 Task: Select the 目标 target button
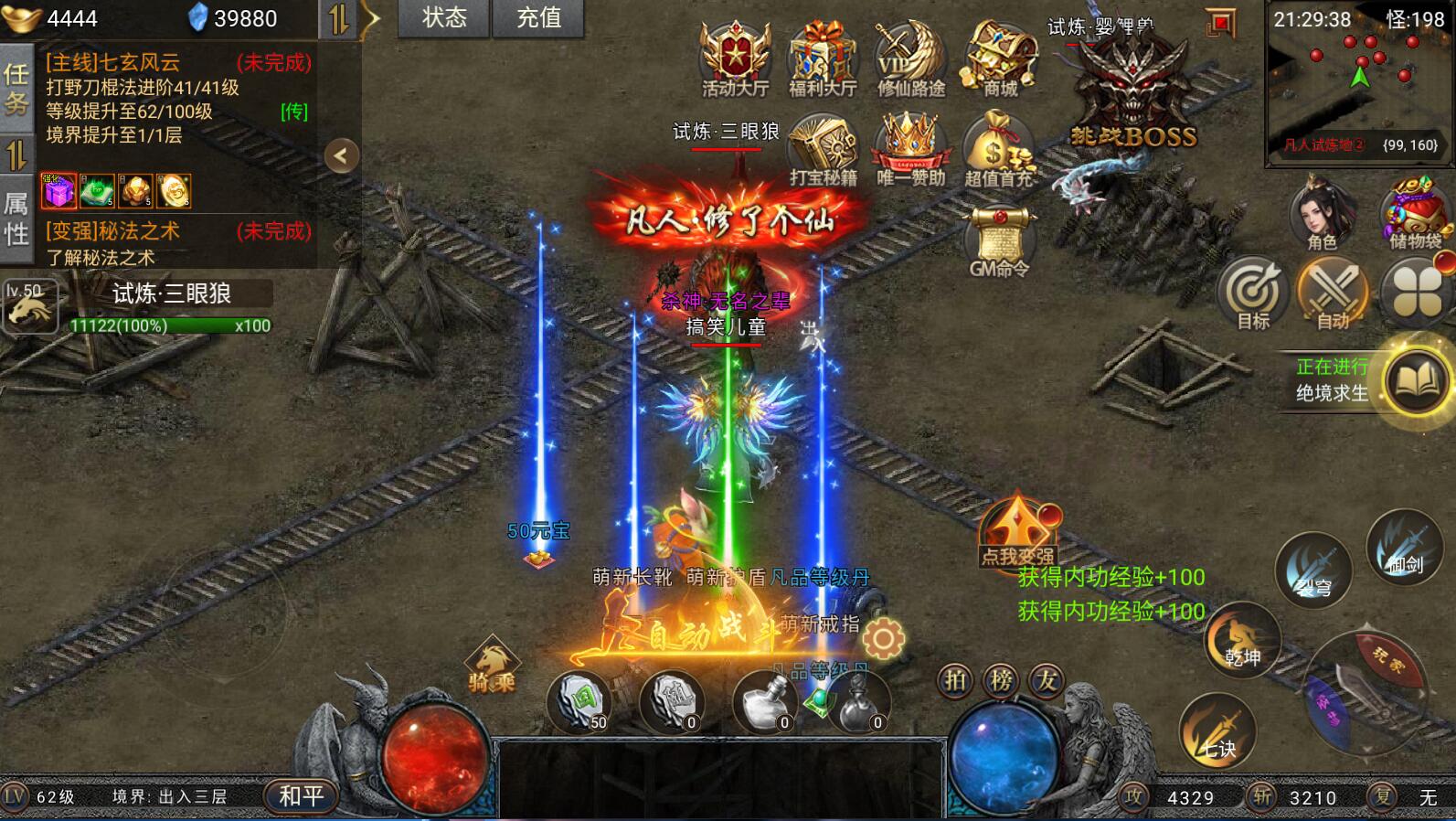[x=1252, y=294]
